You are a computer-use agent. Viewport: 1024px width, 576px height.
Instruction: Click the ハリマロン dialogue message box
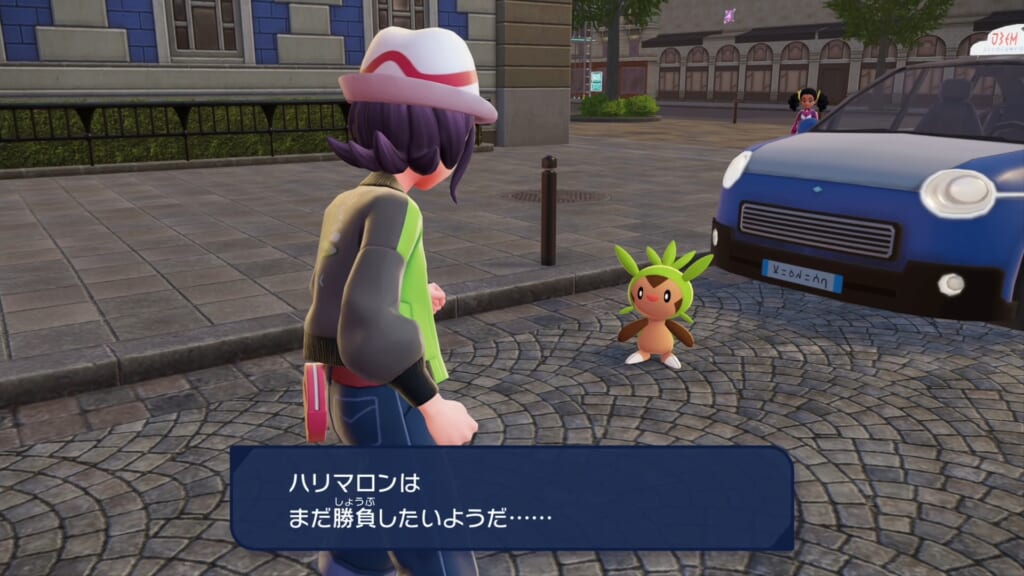(x=512, y=498)
